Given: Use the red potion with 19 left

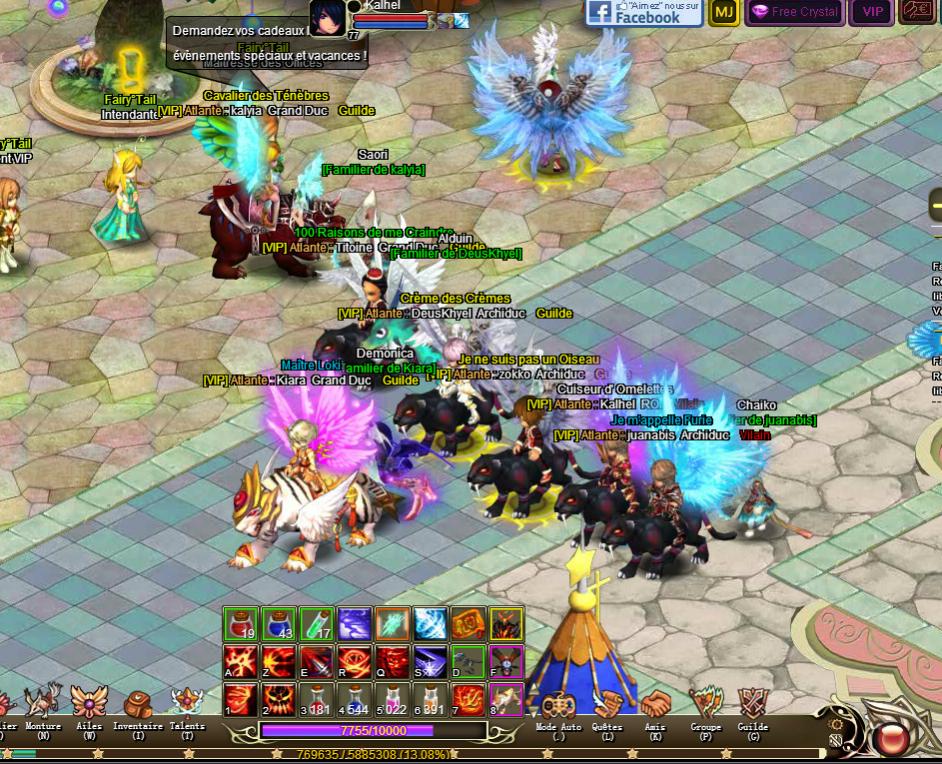Looking at the screenshot, I should 241,624.
